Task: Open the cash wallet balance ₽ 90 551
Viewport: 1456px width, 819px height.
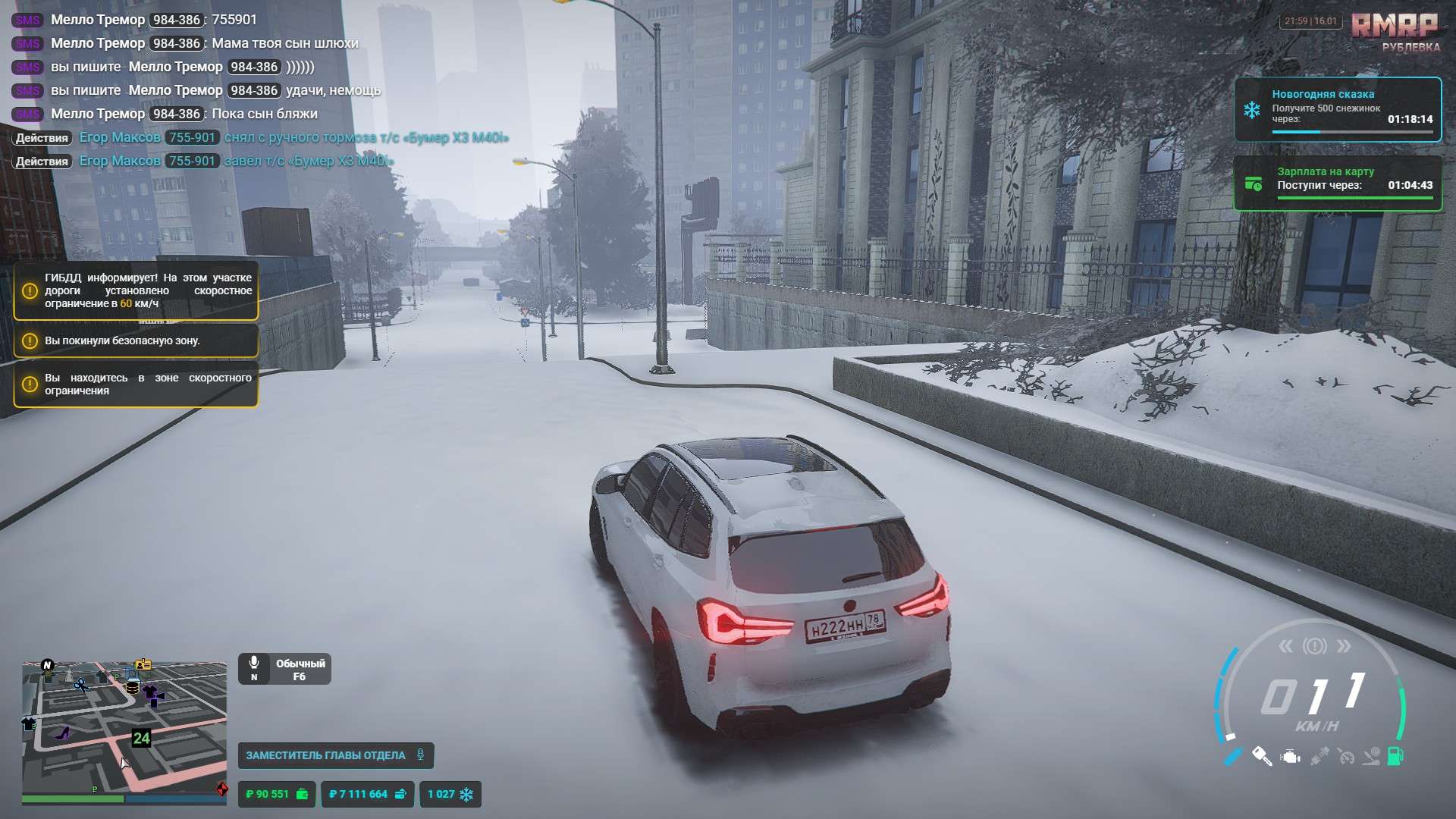Action: tap(276, 794)
